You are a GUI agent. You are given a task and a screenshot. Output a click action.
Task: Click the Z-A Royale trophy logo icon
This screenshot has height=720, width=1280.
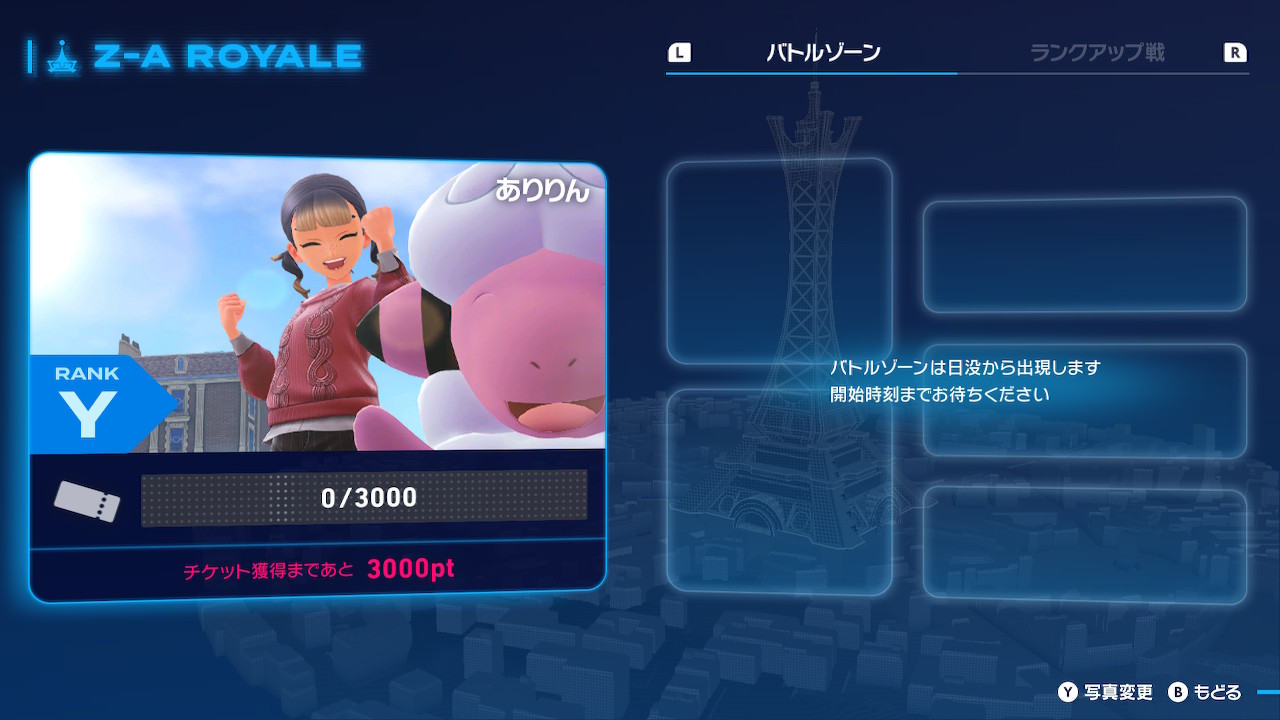point(63,55)
